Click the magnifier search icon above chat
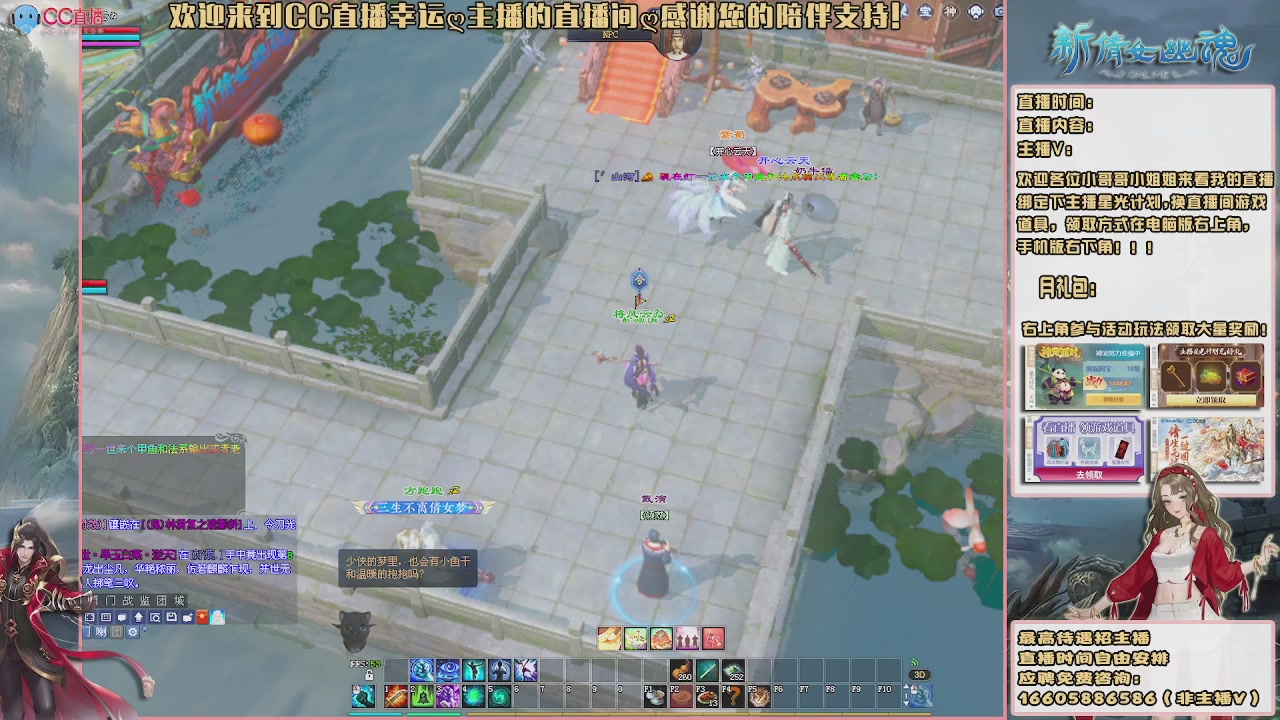This screenshot has height=720, width=1280. (156, 617)
